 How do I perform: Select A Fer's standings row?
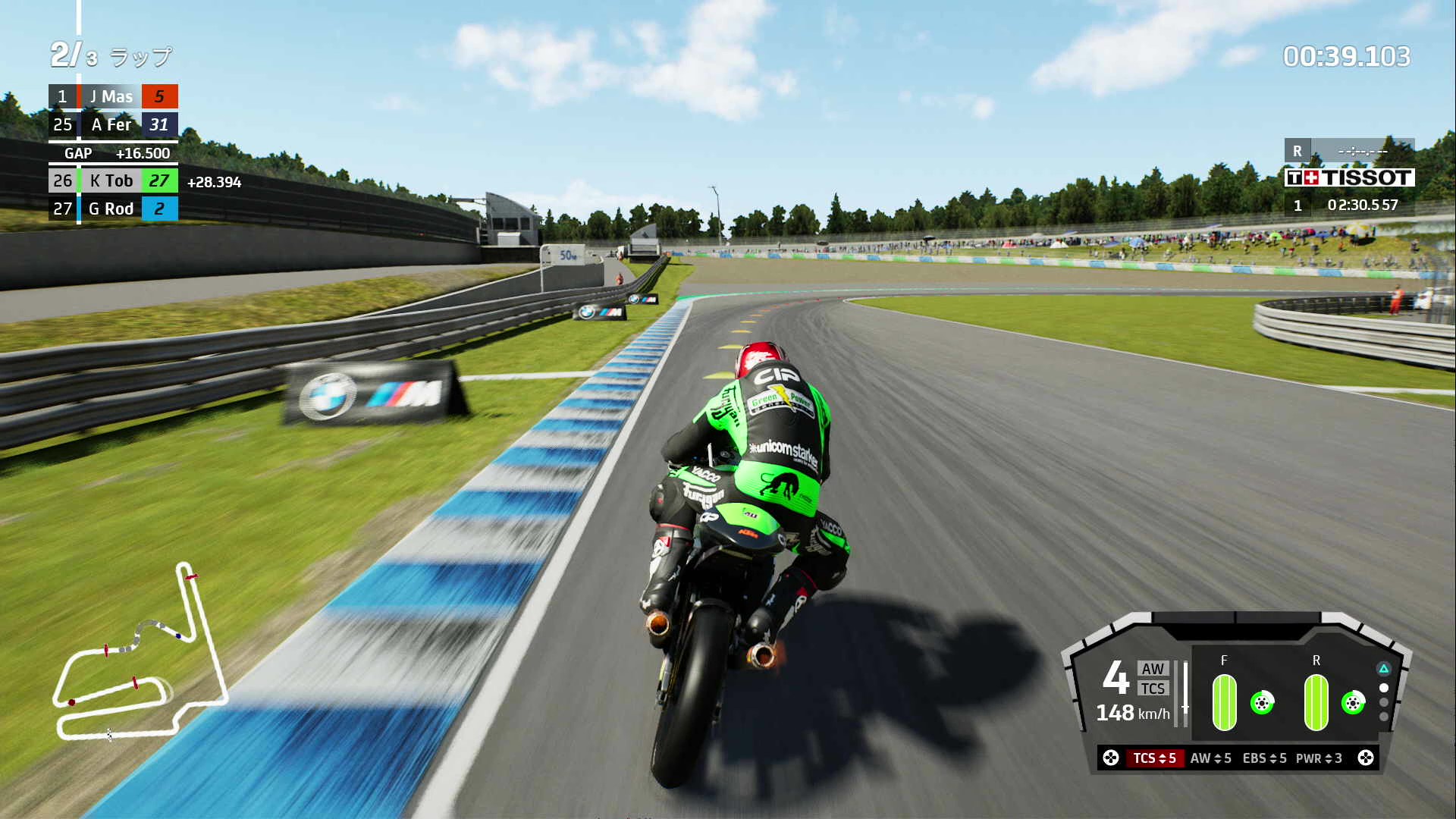point(112,124)
